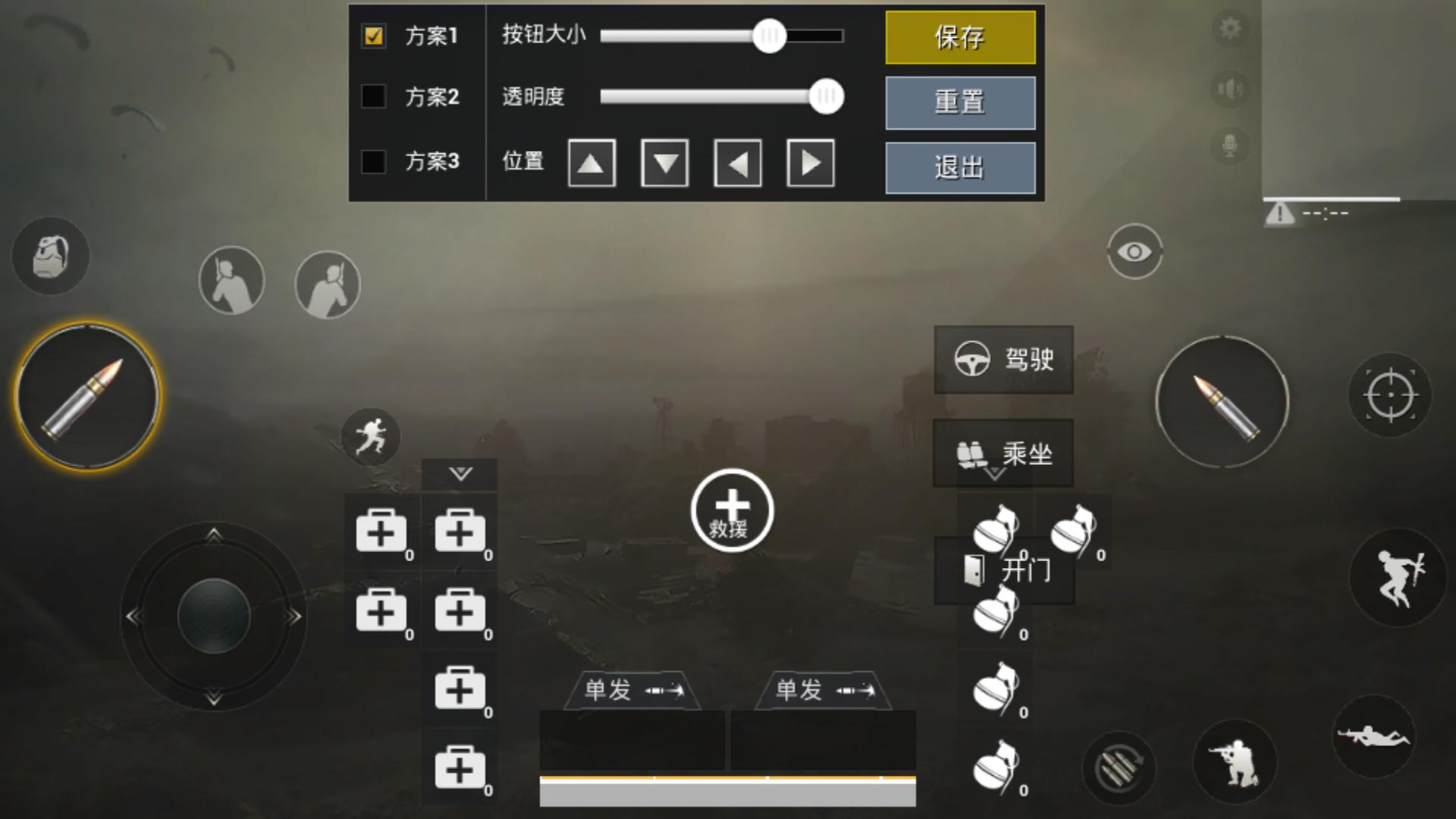This screenshot has height=819, width=1456.
Task: Tap the 驾驶 drive button
Action: [x=1003, y=359]
